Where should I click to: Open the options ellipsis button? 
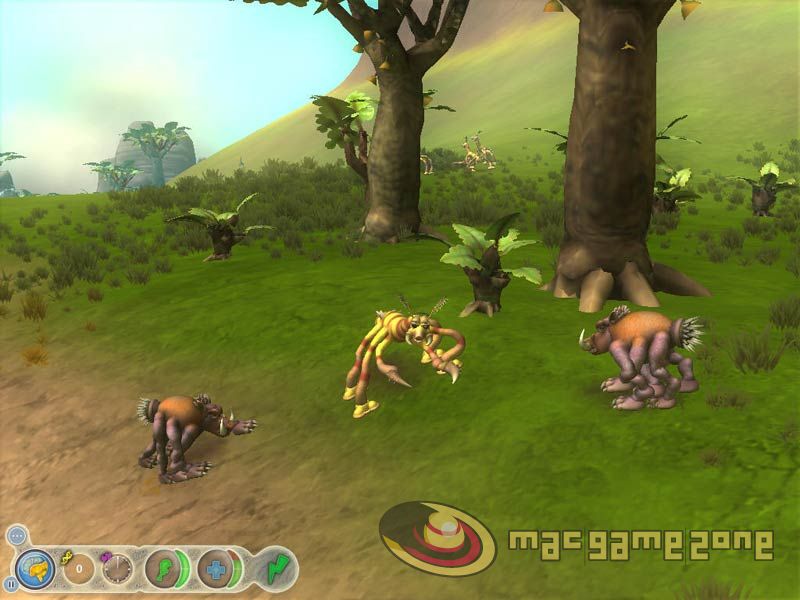click(x=16, y=537)
